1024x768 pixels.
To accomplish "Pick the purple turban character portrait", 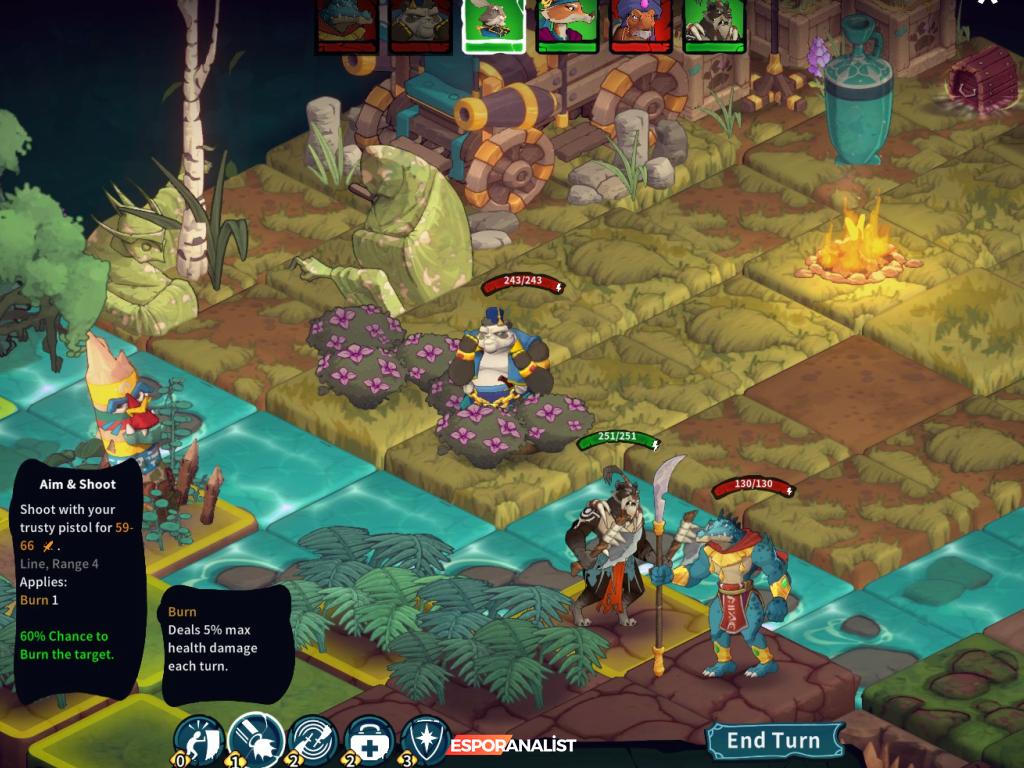I will pos(640,24).
